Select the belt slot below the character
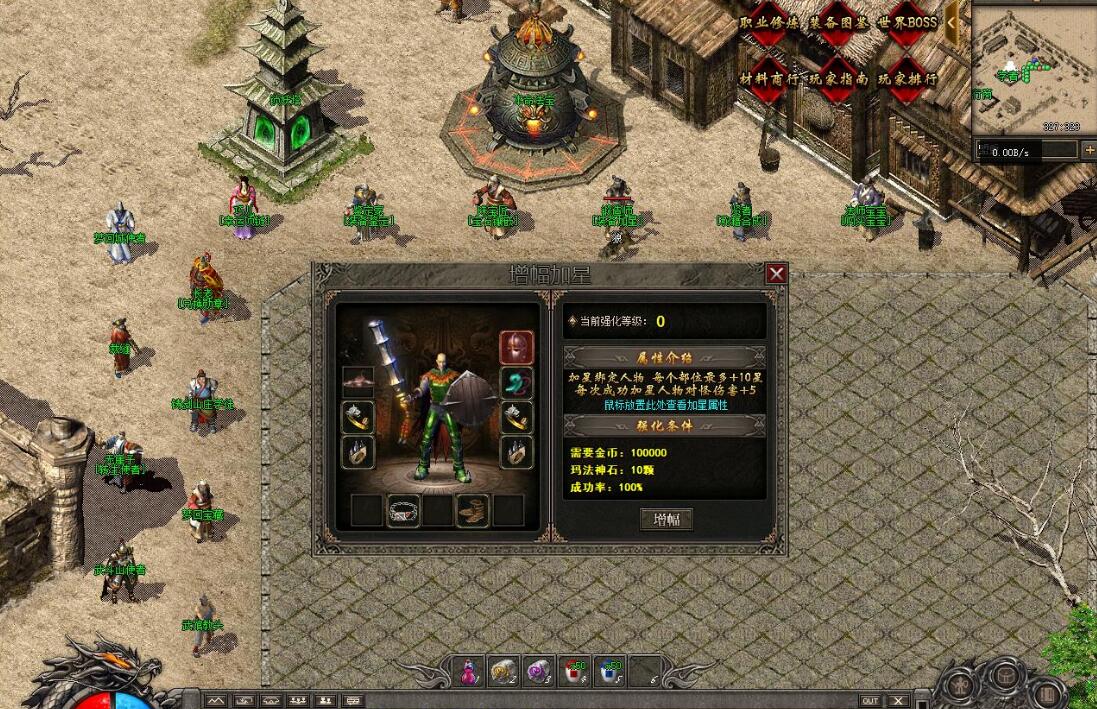1097x709 pixels. click(403, 510)
